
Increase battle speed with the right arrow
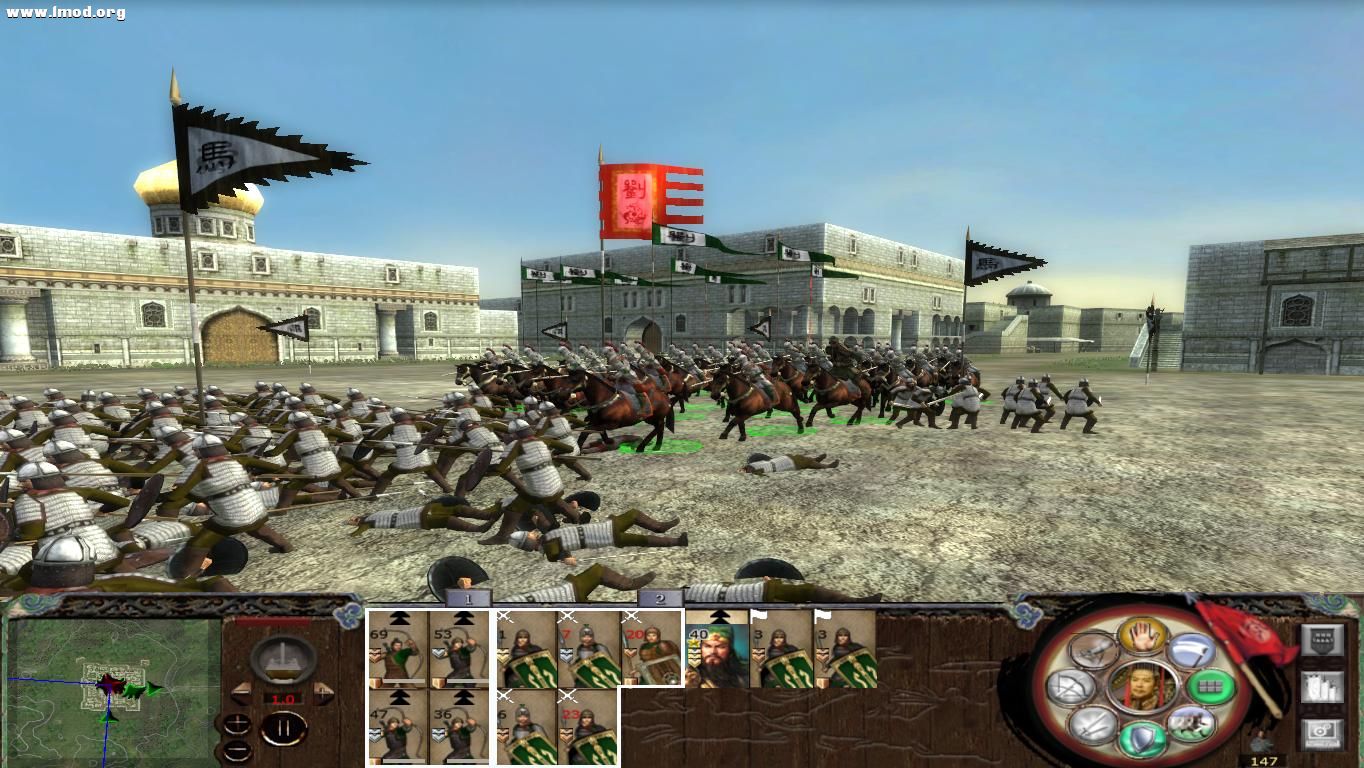pyautogui.click(x=325, y=695)
